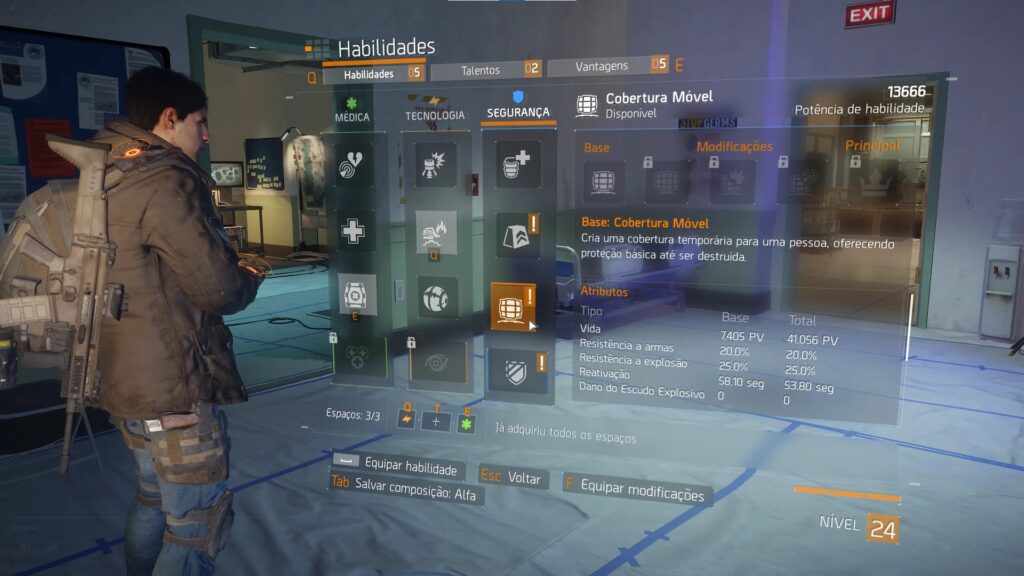The image size is (1024, 576).
Task: Pick the seeker mine sphere skill
Action: pyautogui.click(x=436, y=297)
